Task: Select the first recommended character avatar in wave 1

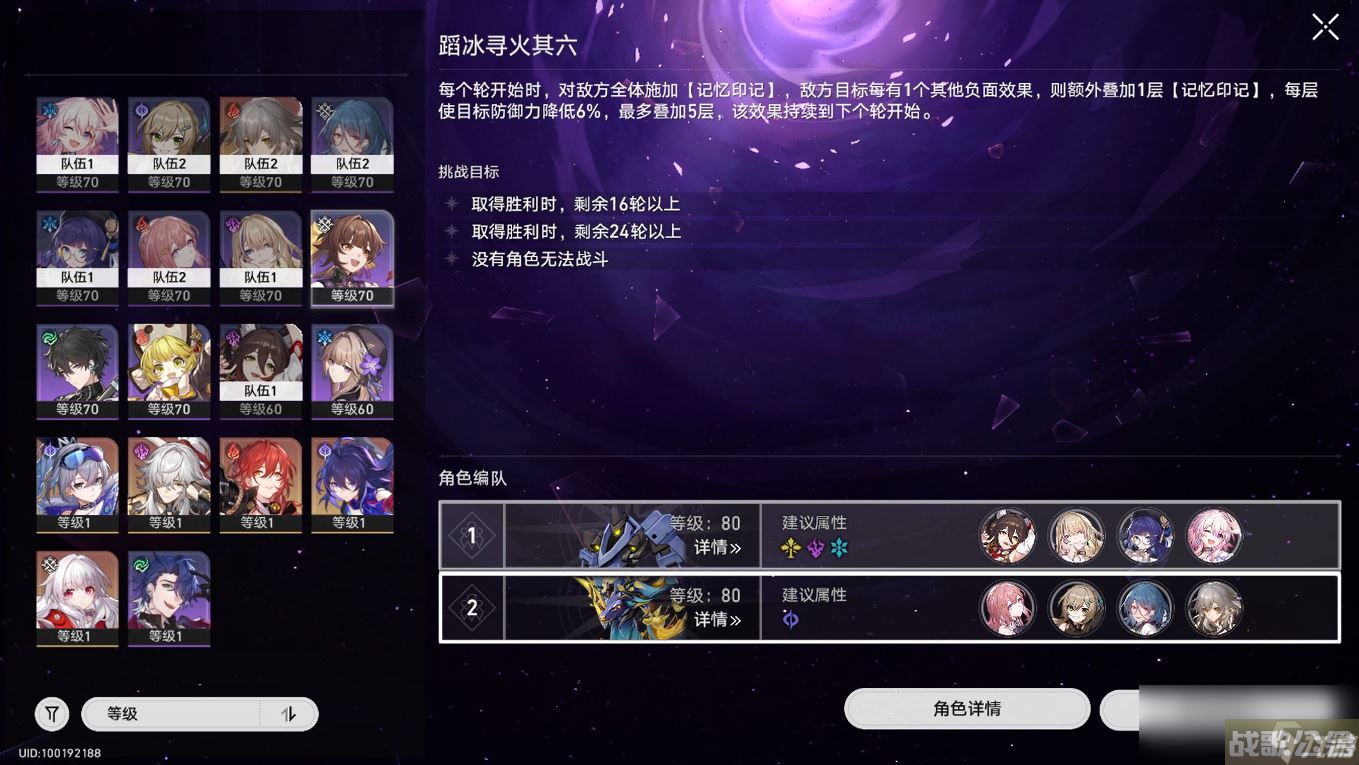Action: pyautogui.click(x=1008, y=535)
